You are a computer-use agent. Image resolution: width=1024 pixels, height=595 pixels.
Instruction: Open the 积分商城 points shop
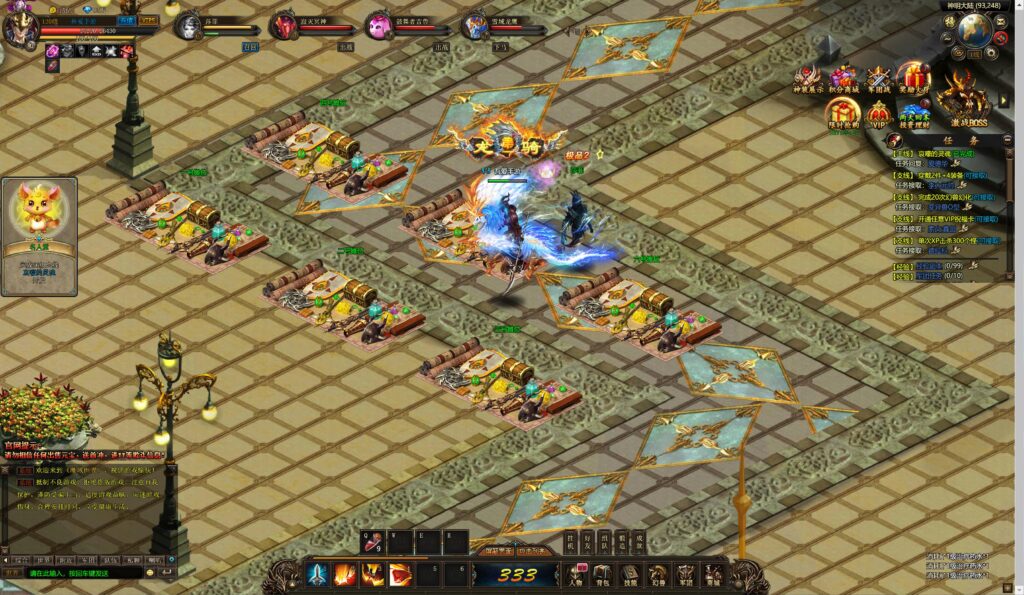pyautogui.click(x=843, y=80)
